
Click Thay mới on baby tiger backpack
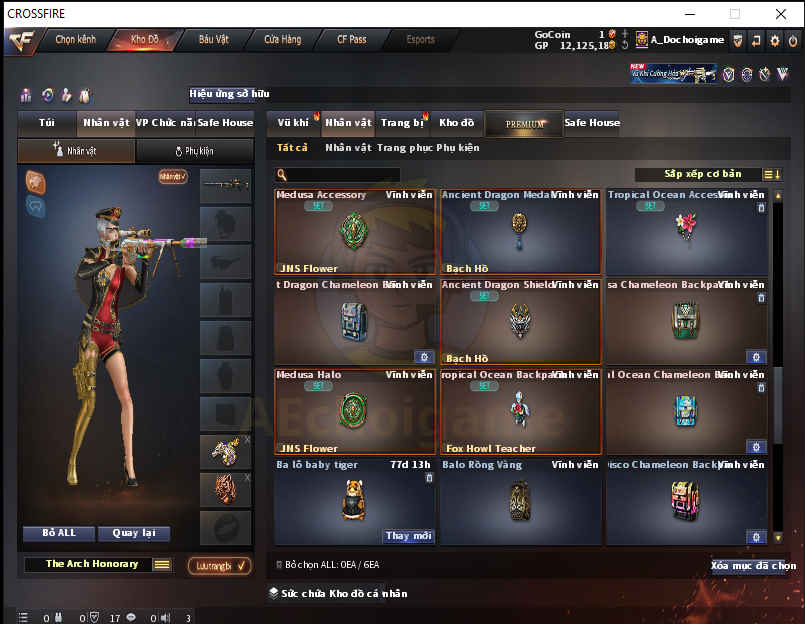click(x=408, y=536)
